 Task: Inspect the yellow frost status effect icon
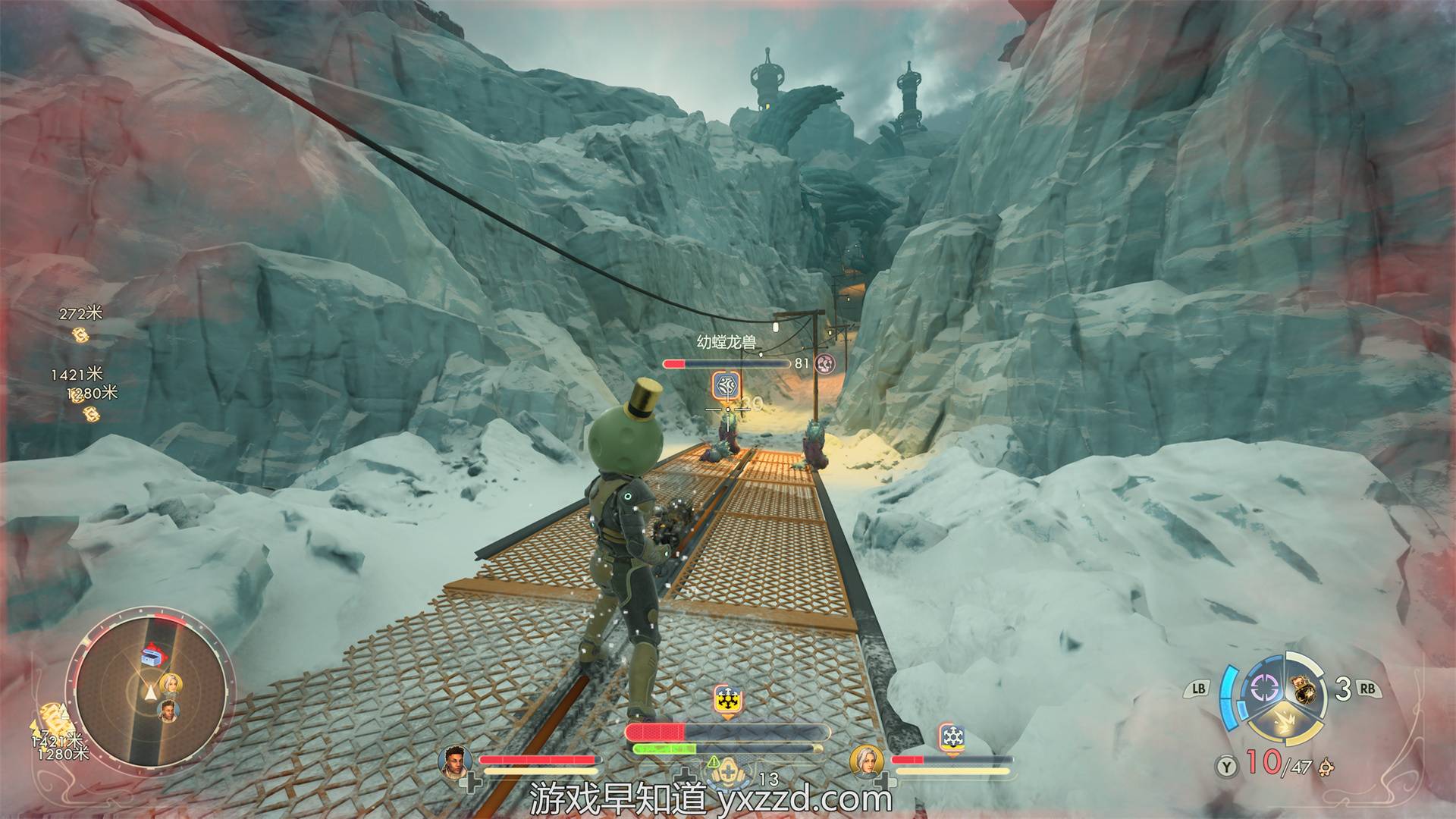(727, 701)
